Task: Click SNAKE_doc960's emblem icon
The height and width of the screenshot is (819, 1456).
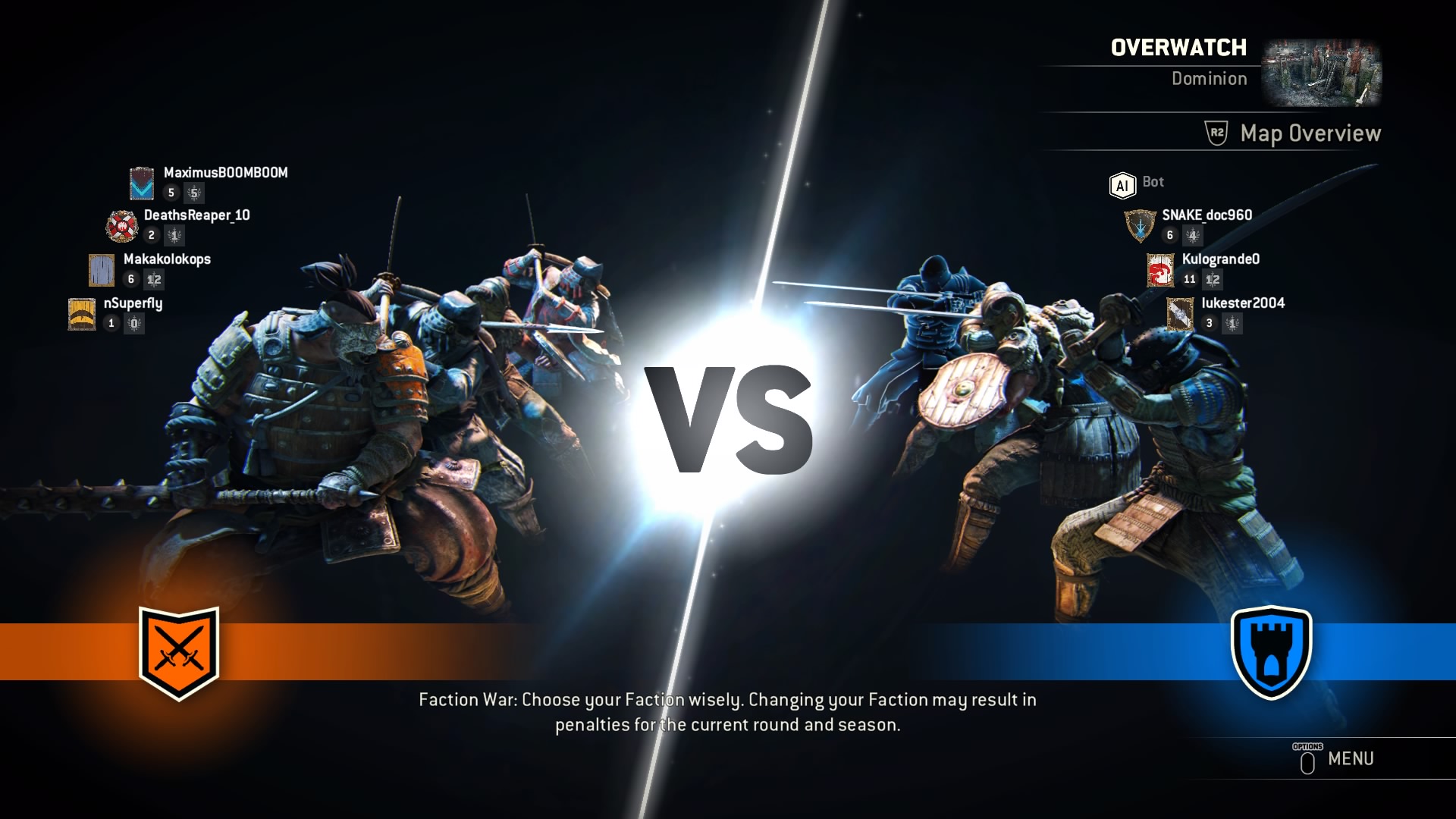Action: [x=1138, y=224]
